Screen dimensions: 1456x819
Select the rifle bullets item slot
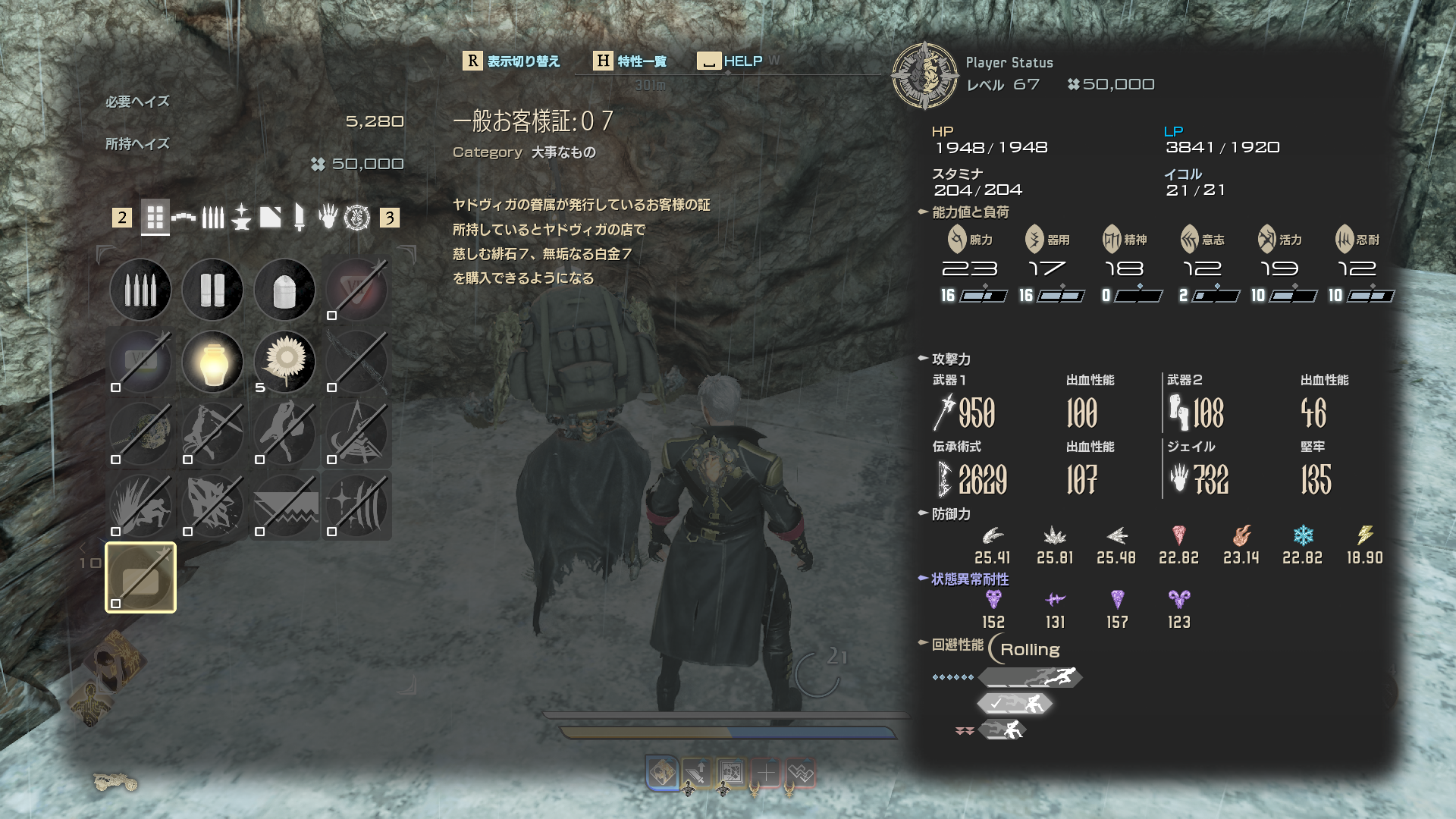point(140,290)
